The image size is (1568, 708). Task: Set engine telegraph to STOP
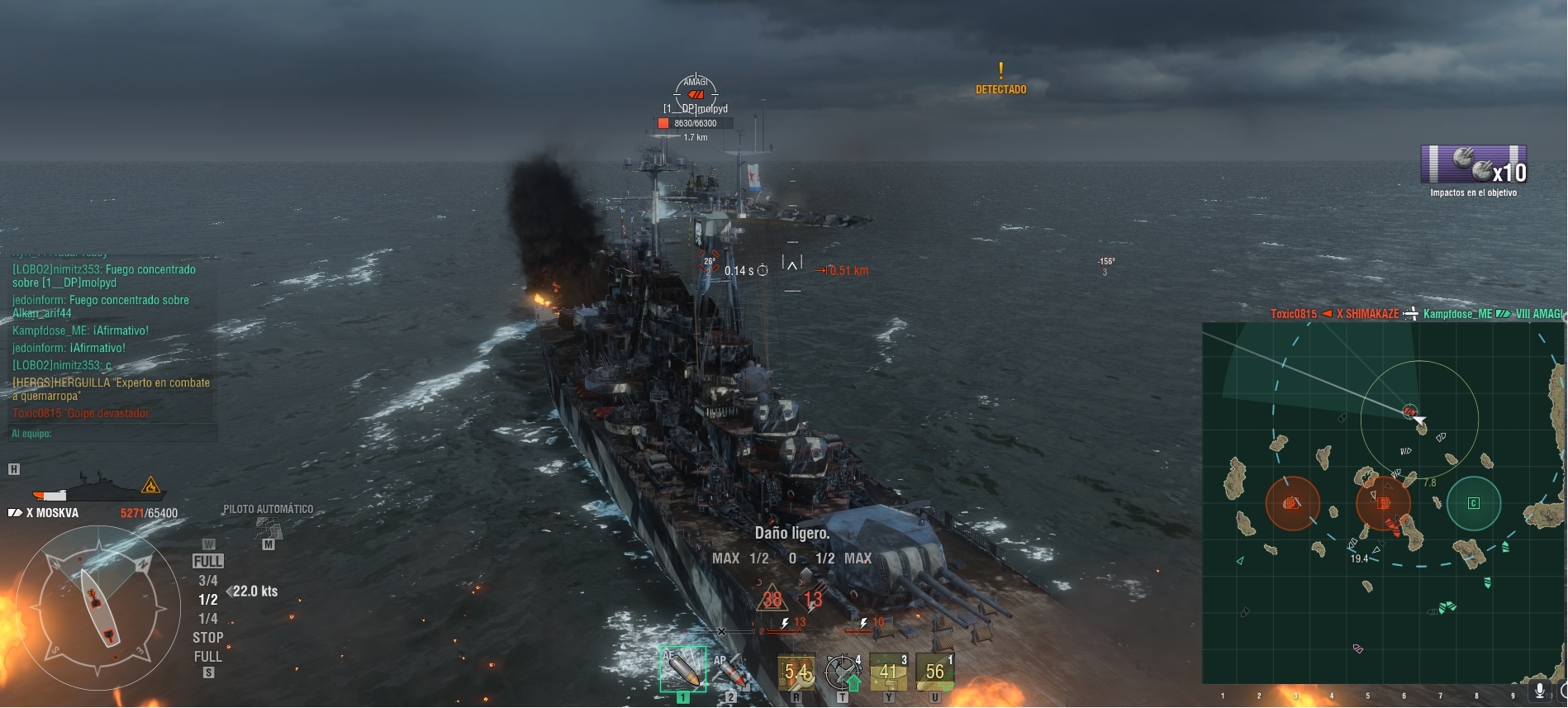[208, 638]
